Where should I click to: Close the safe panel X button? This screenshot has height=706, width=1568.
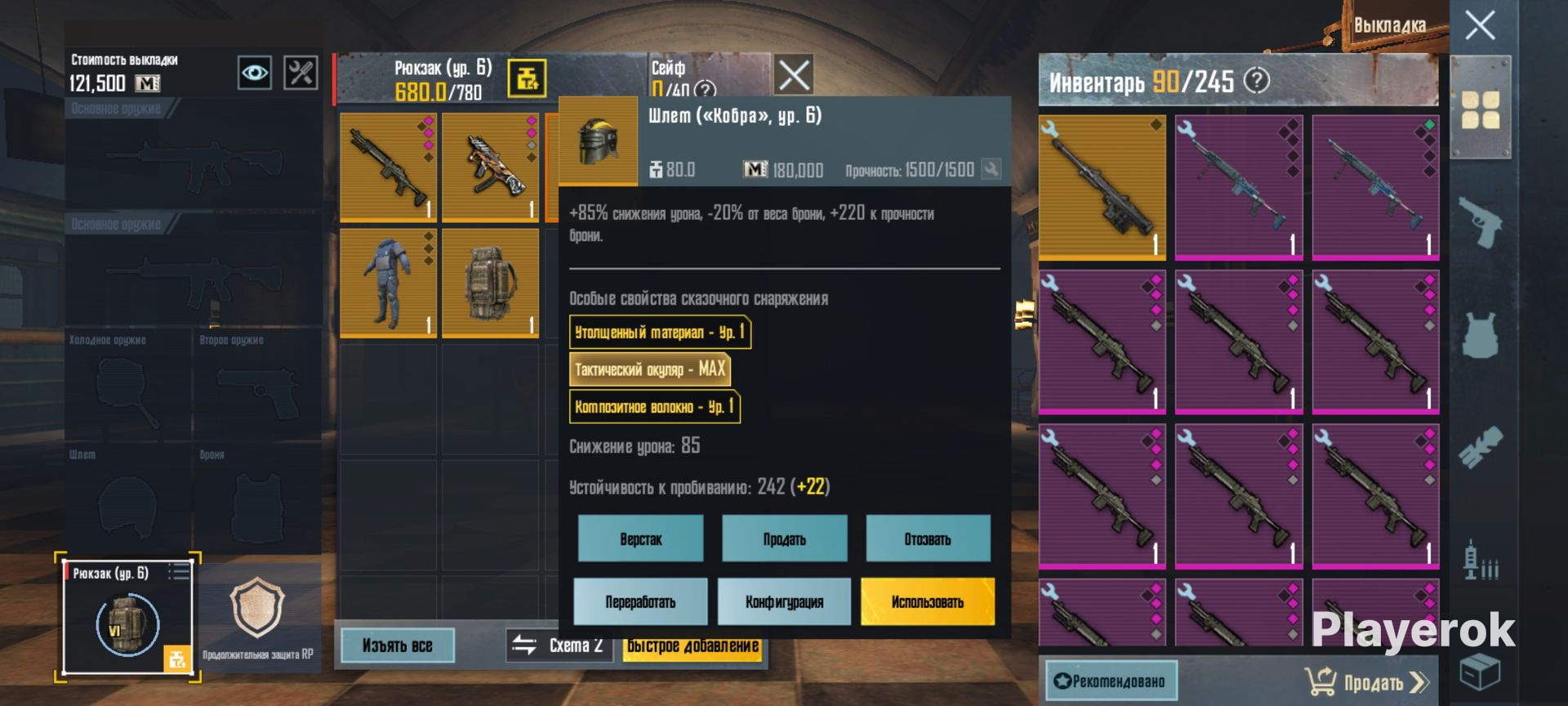(793, 76)
